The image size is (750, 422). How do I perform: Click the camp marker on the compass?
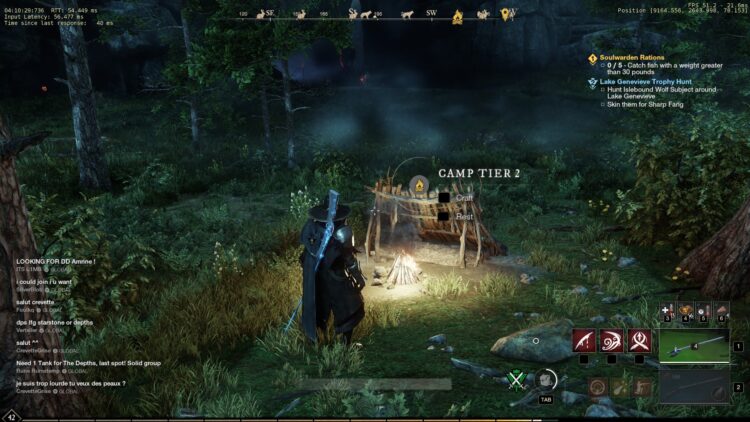click(458, 15)
